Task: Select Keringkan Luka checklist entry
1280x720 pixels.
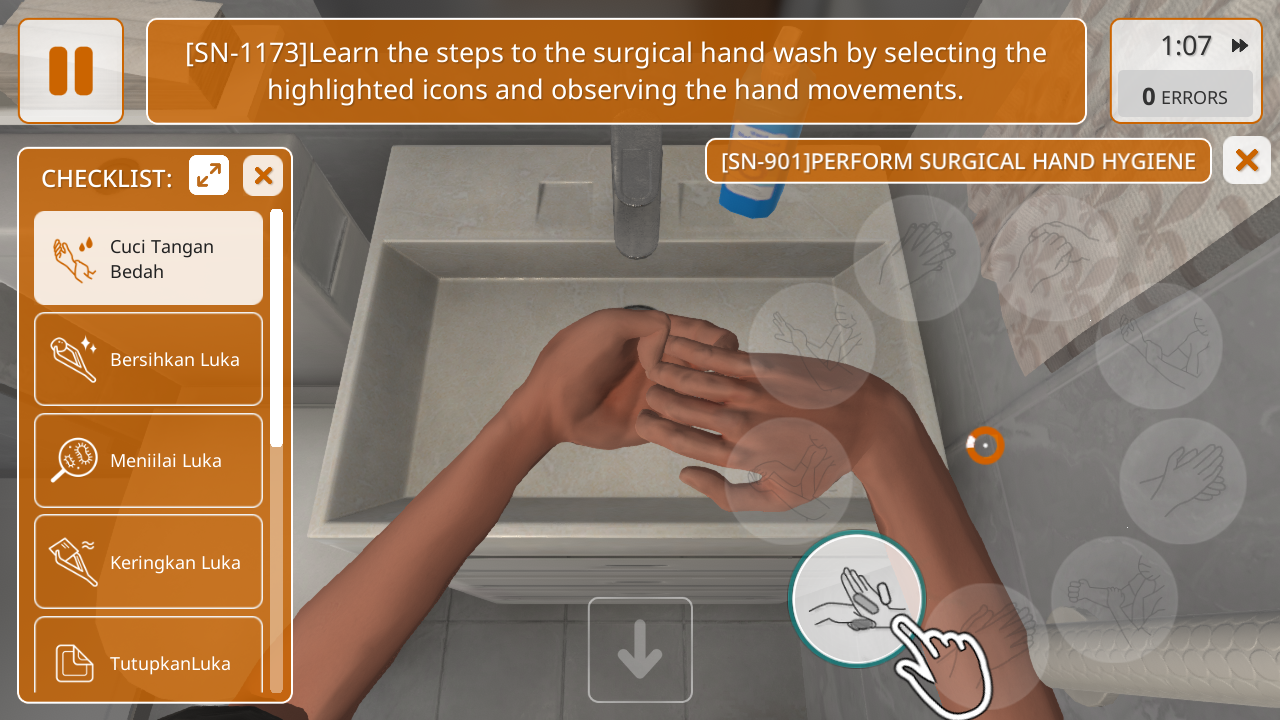Action: click(x=148, y=562)
